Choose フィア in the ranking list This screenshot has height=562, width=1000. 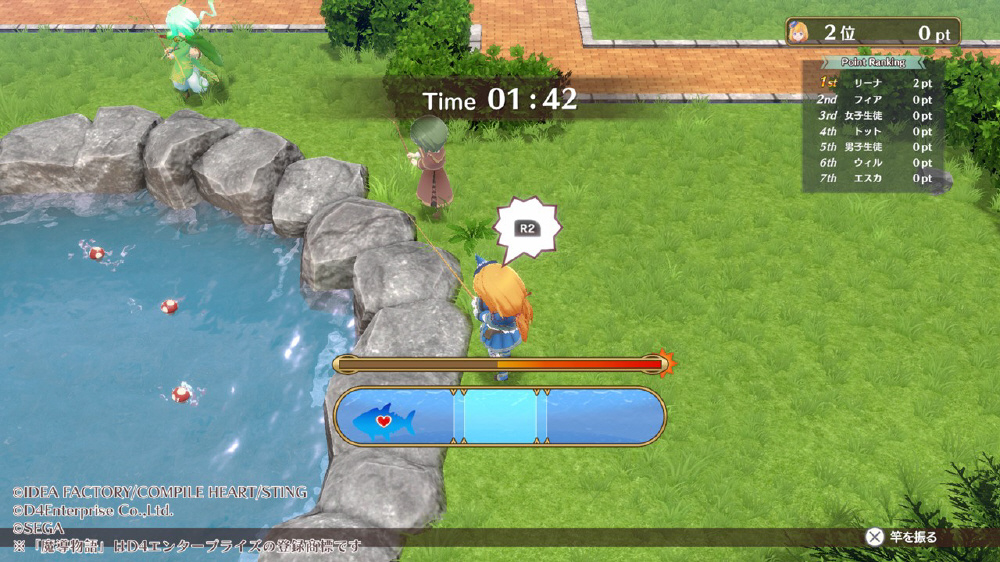click(x=875, y=99)
